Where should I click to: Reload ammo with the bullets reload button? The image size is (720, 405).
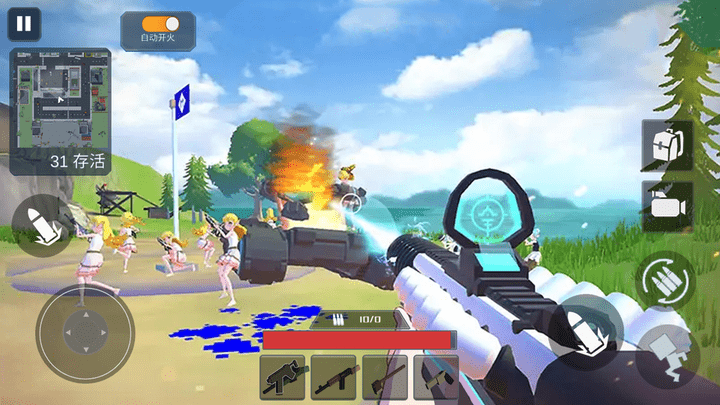pos(664,279)
